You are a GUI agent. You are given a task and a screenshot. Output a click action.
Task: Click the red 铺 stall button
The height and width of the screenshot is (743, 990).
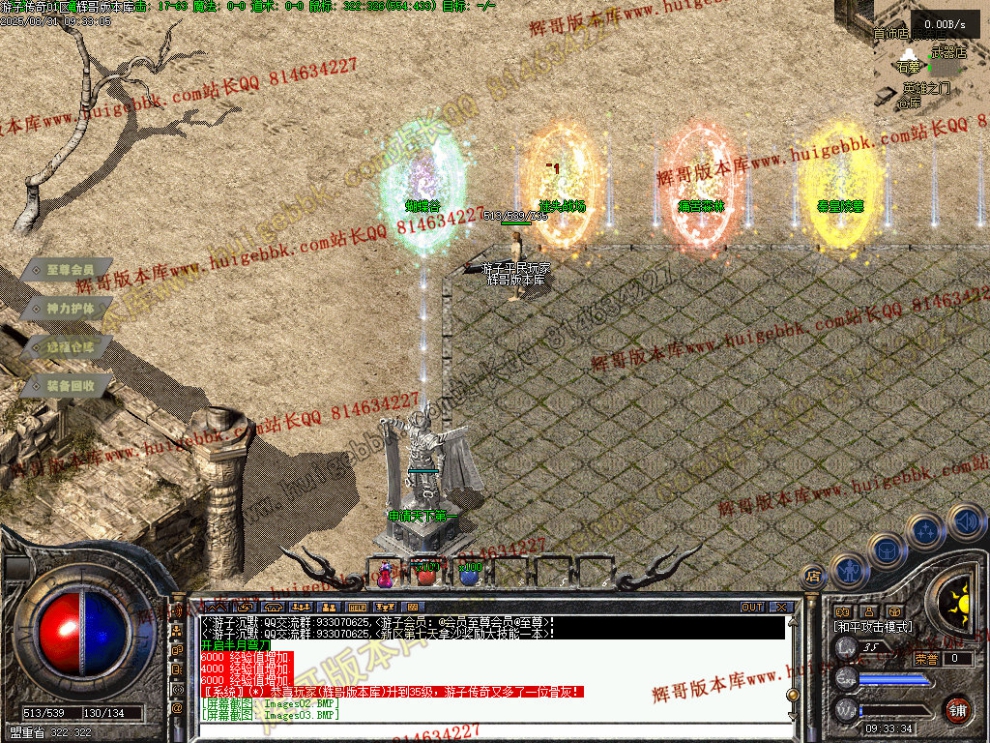[x=957, y=710]
